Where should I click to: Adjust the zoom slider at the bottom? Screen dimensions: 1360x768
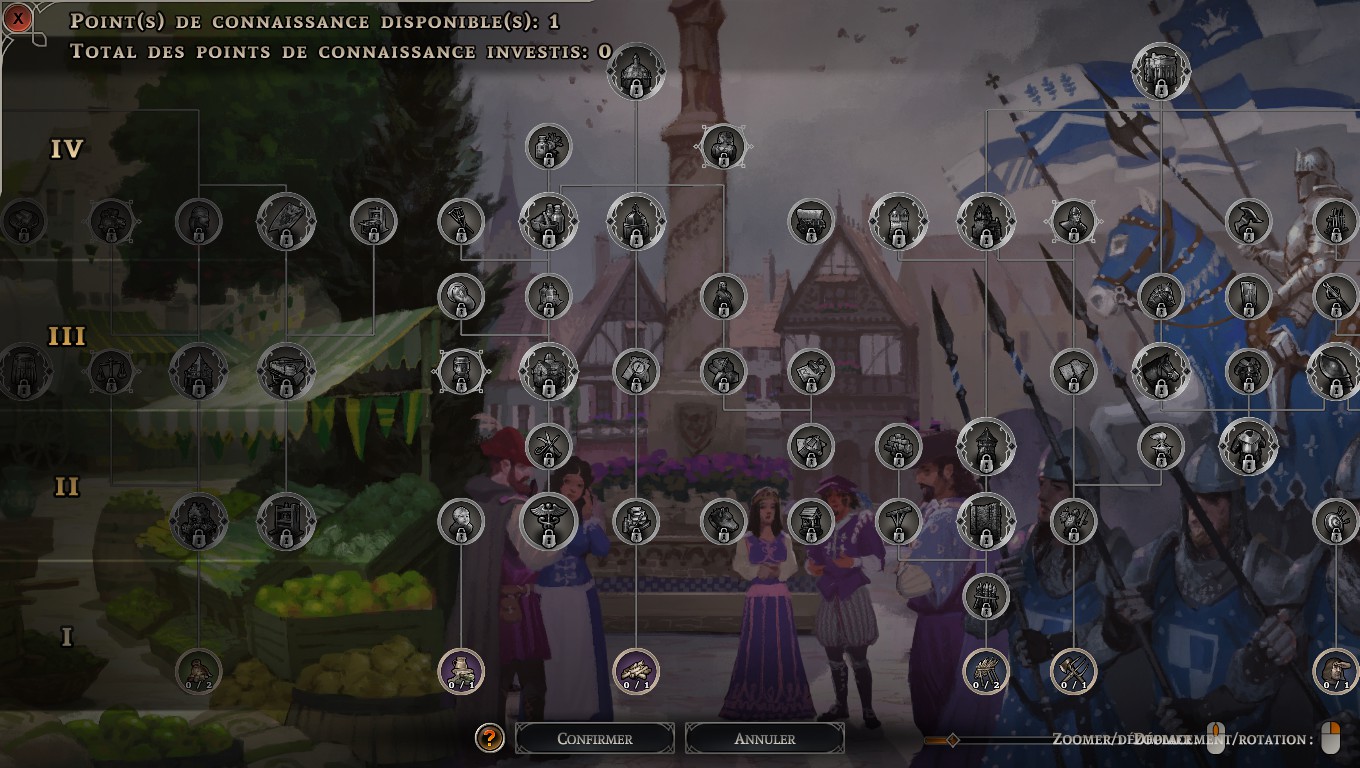[952, 740]
